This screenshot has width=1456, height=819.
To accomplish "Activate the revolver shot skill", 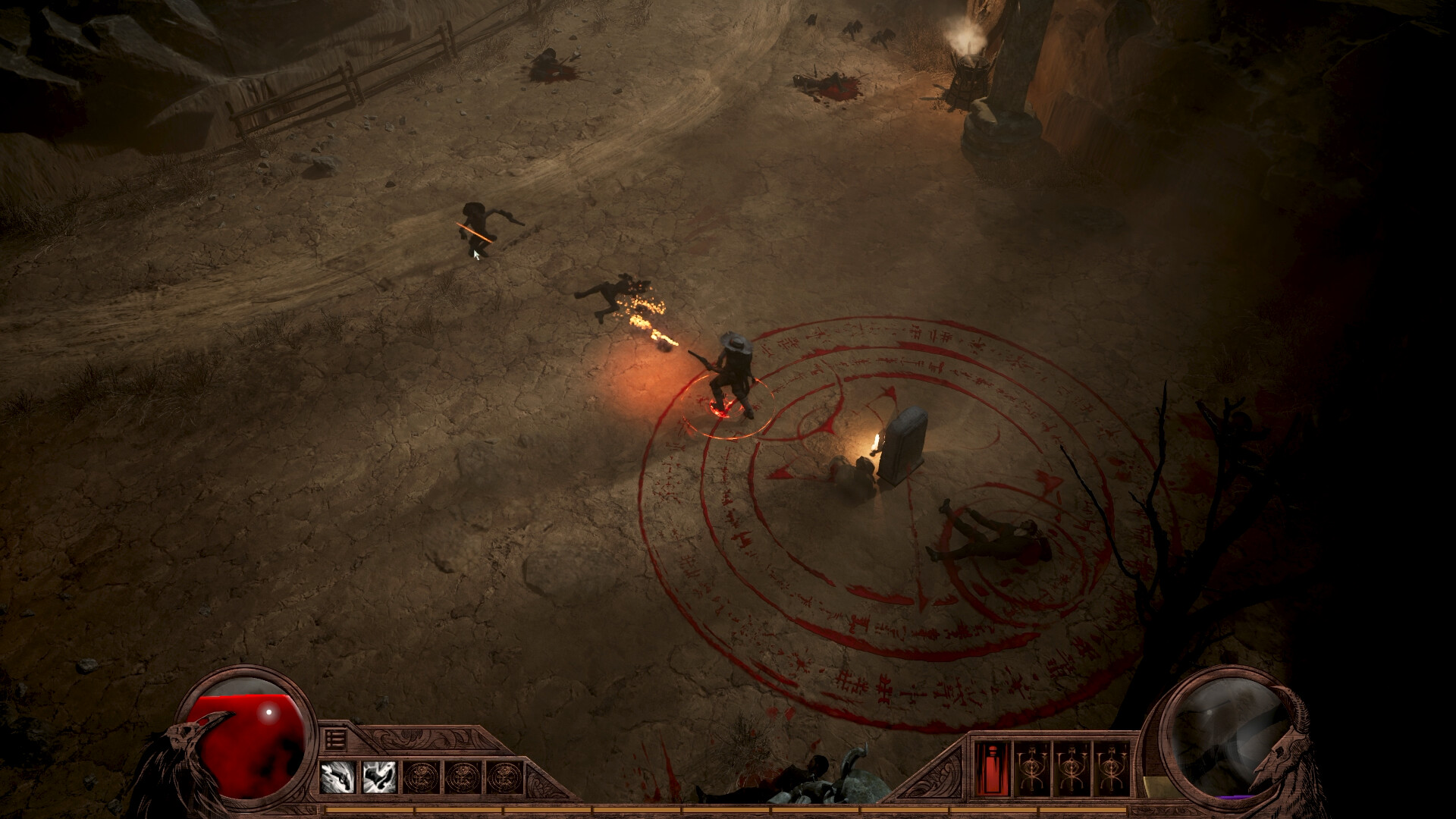I will [337, 777].
